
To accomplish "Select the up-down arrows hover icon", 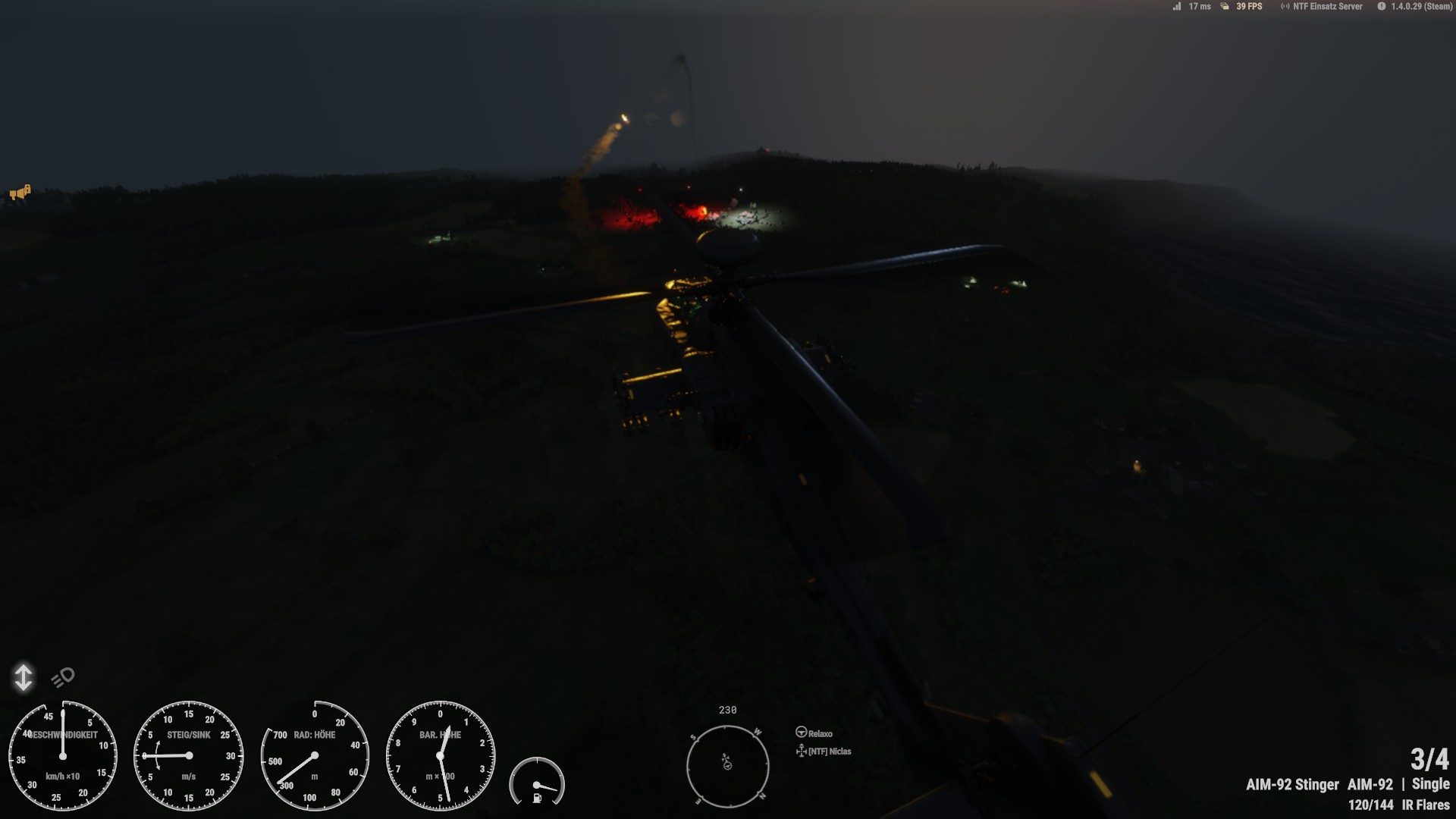I will (x=24, y=677).
